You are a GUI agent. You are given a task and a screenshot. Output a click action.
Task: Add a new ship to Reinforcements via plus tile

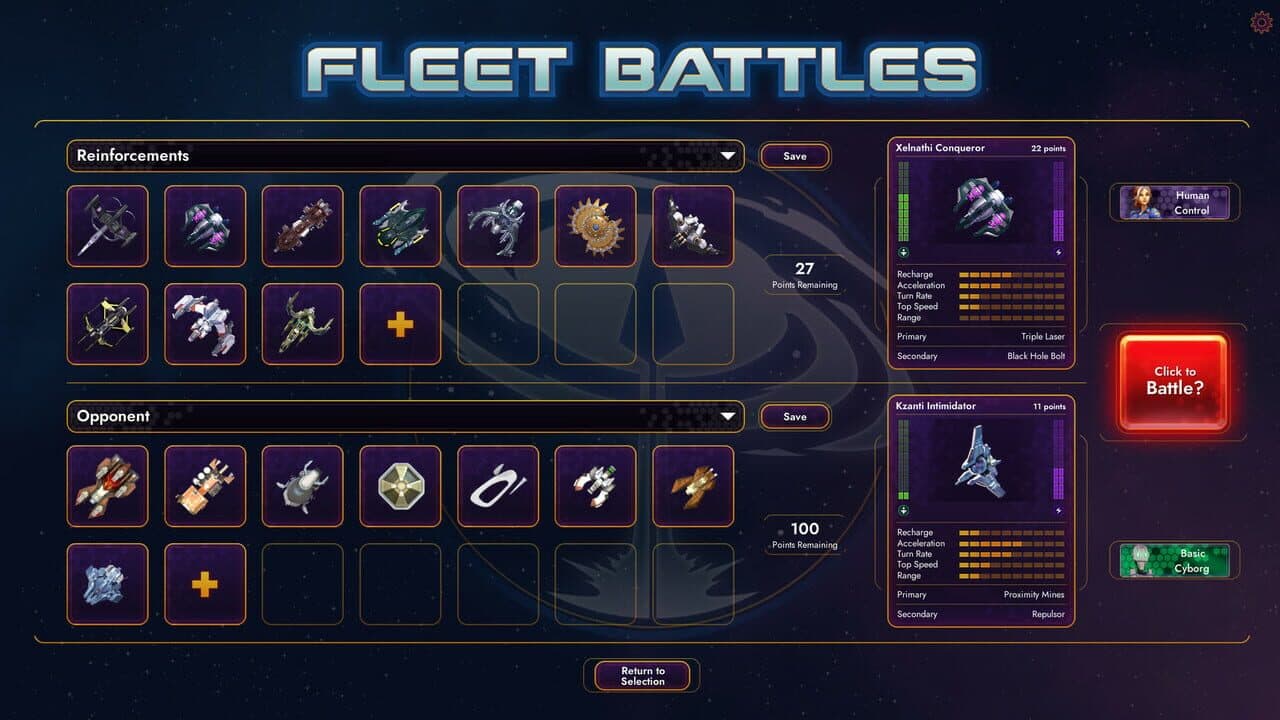tap(400, 323)
